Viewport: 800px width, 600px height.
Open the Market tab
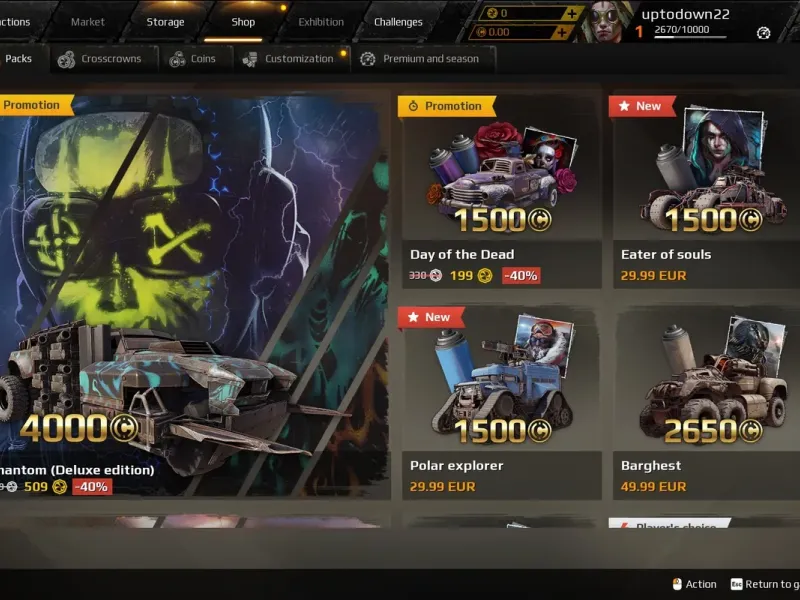tap(88, 22)
